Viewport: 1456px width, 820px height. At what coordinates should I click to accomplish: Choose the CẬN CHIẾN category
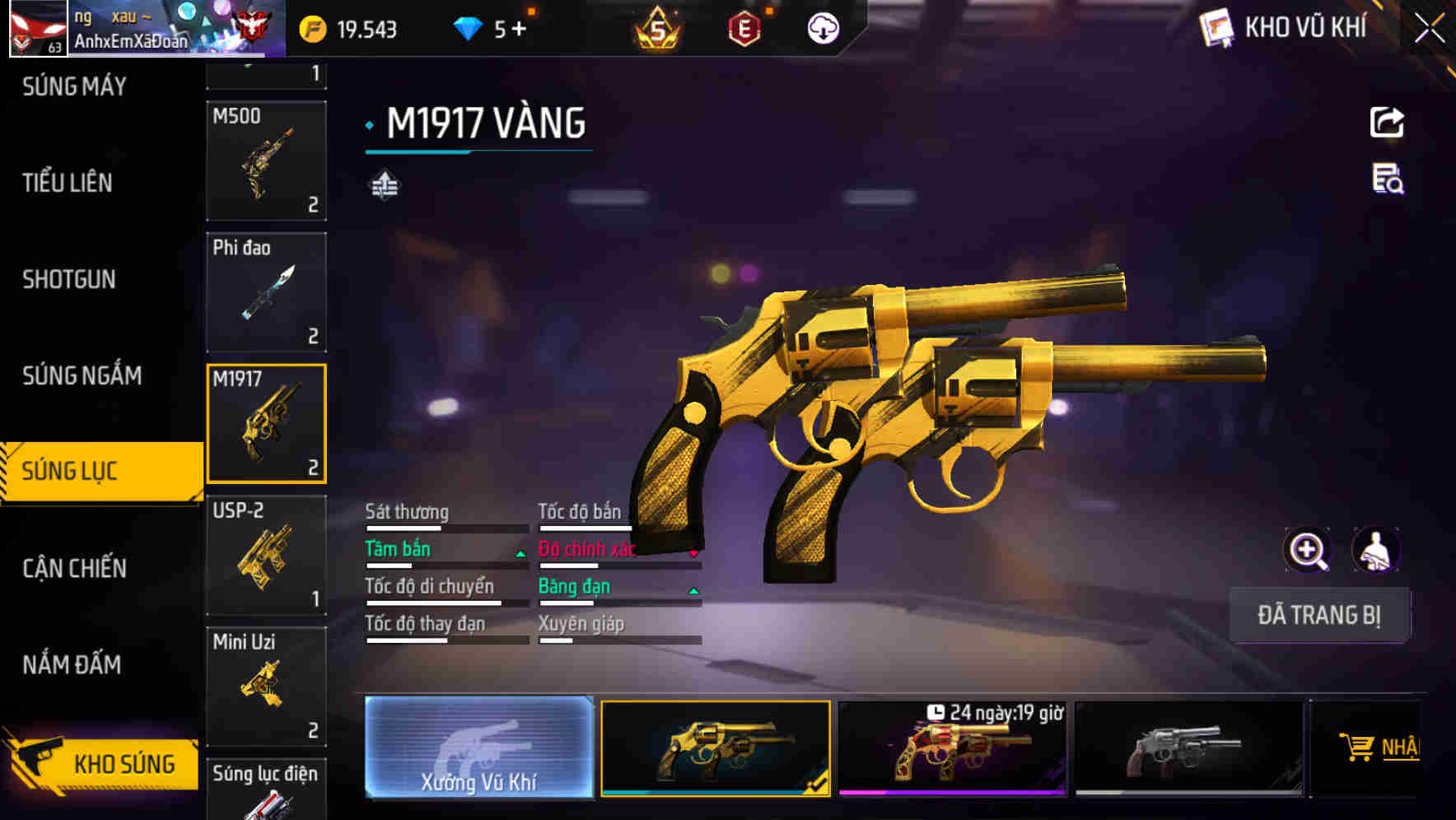pyautogui.click(x=75, y=568)
